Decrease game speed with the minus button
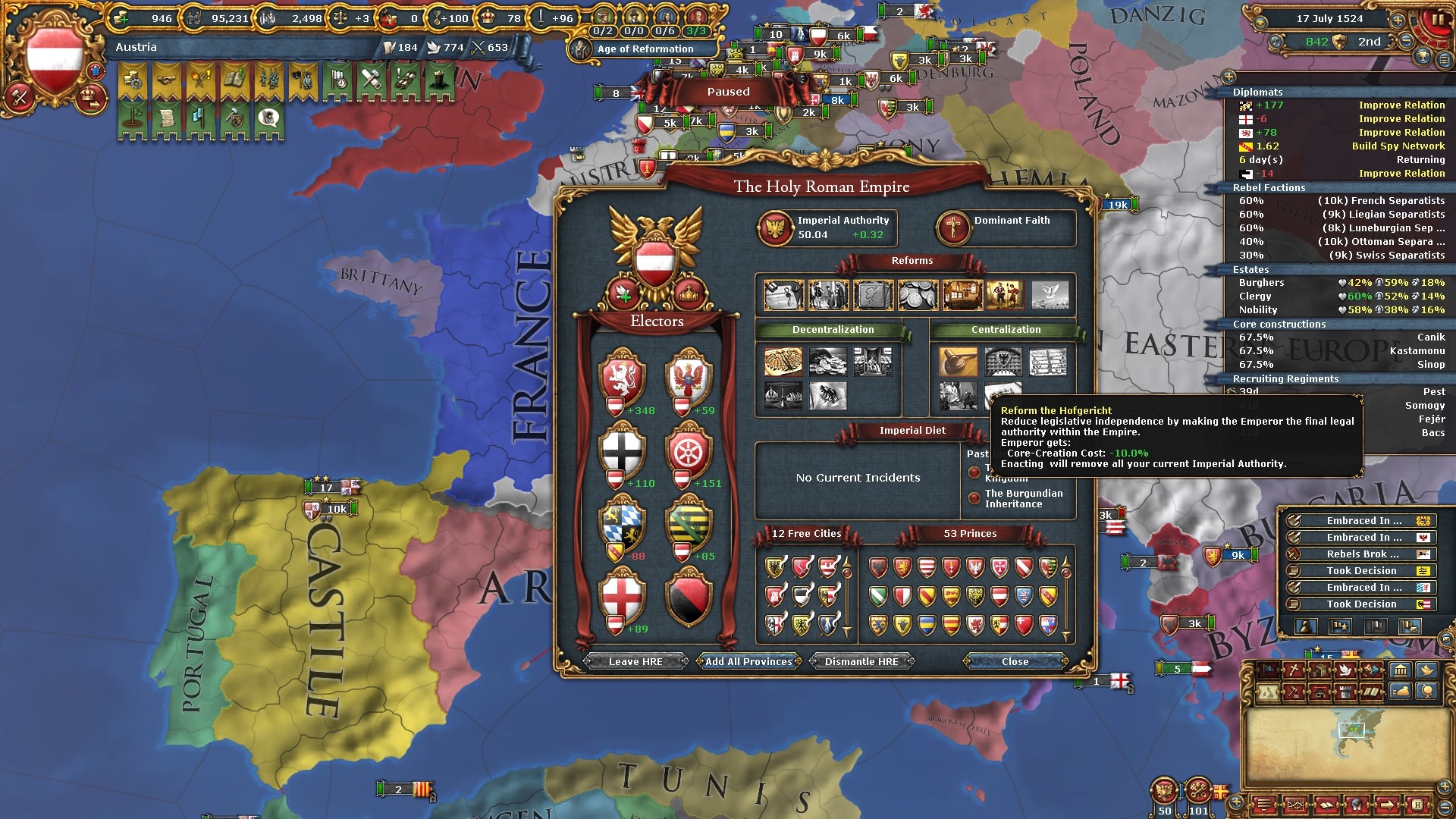Image resolution: width=1456 pixels, height=819 pixels. coord(1407,41)
